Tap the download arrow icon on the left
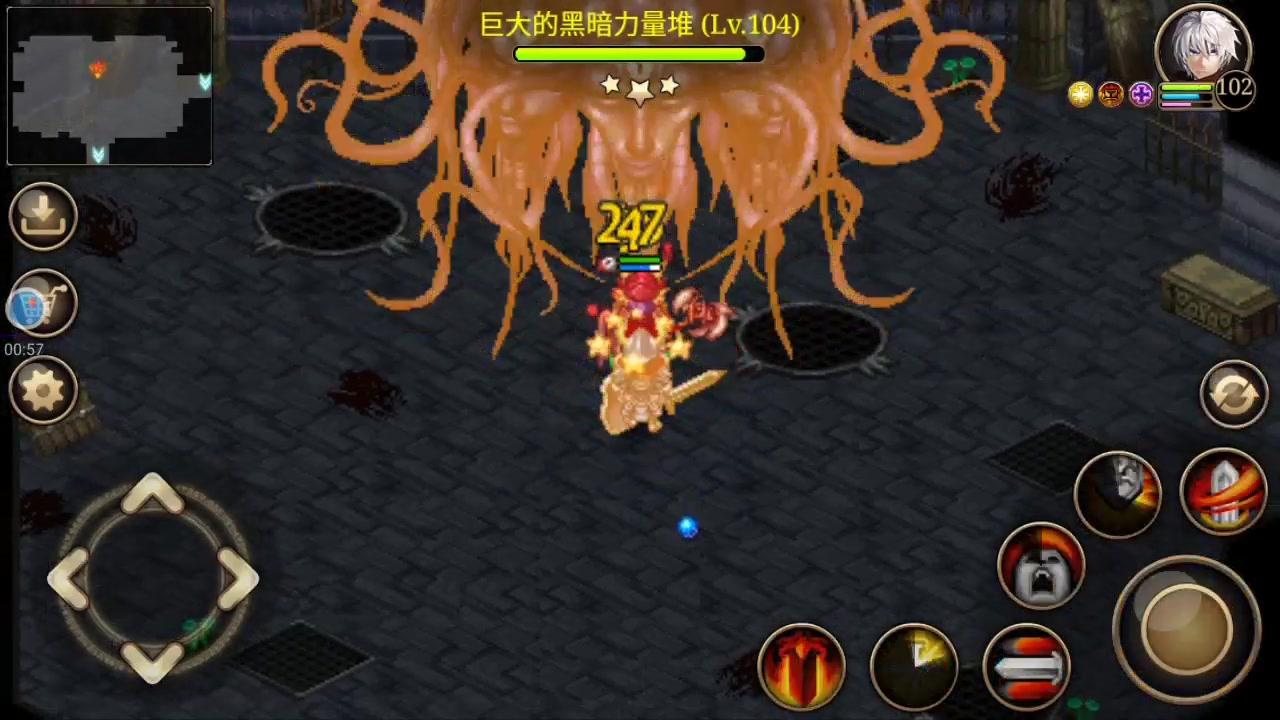Screen dimensions: 1280x720 click(42, 215)
